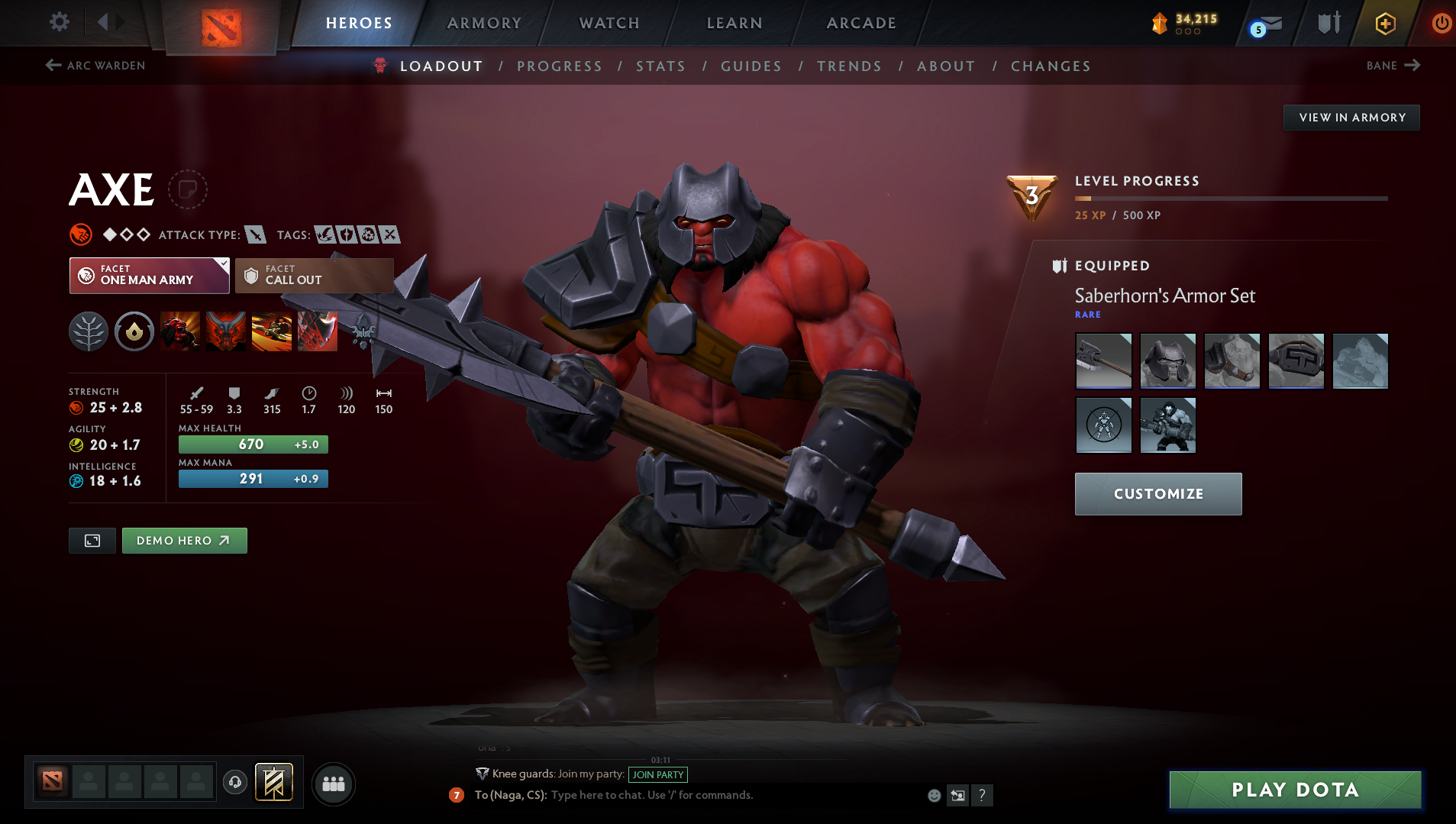
Task: Navigate back to Arc Warden
Action: [x=95, y=66]
